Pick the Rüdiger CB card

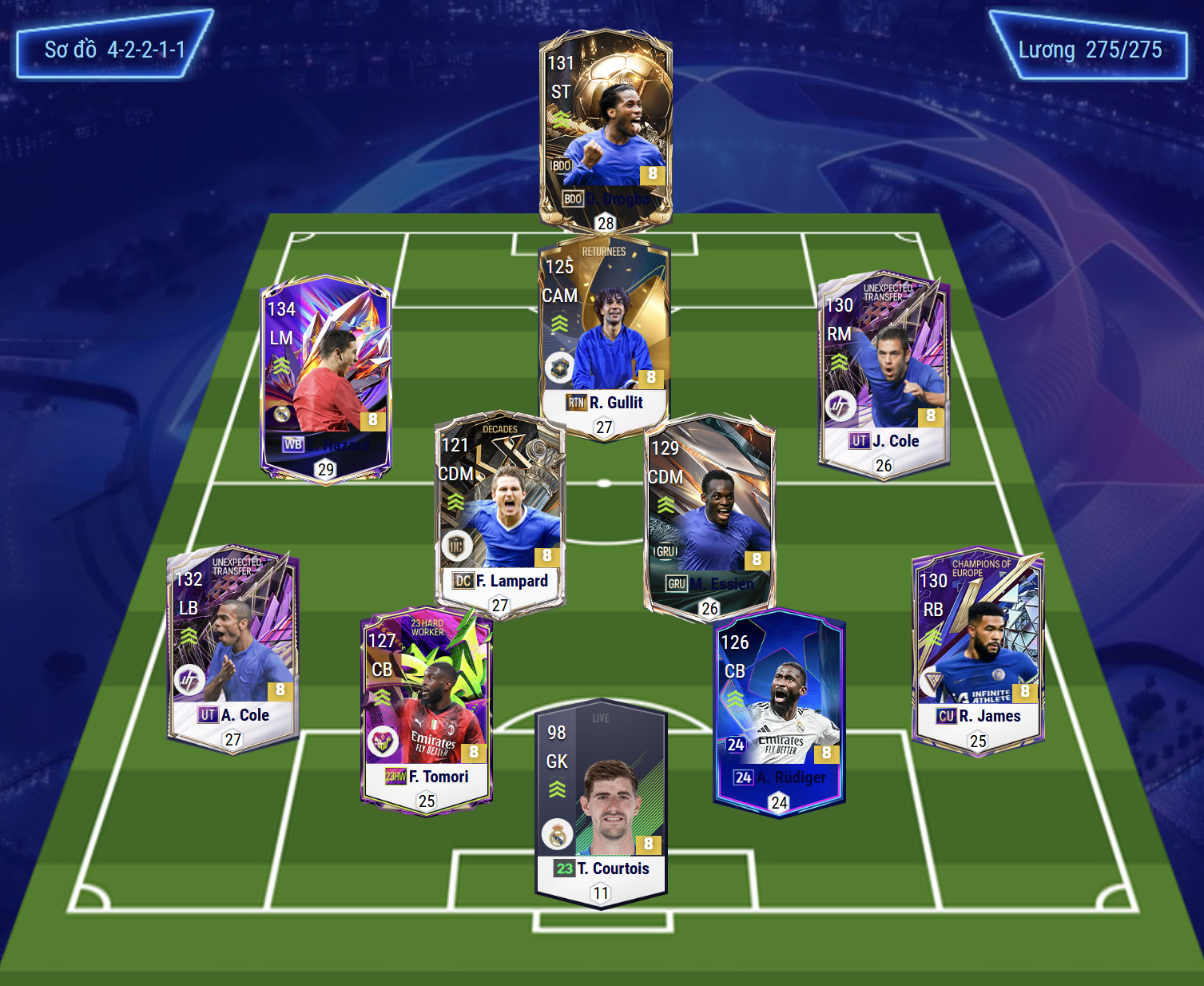point(779,710)
